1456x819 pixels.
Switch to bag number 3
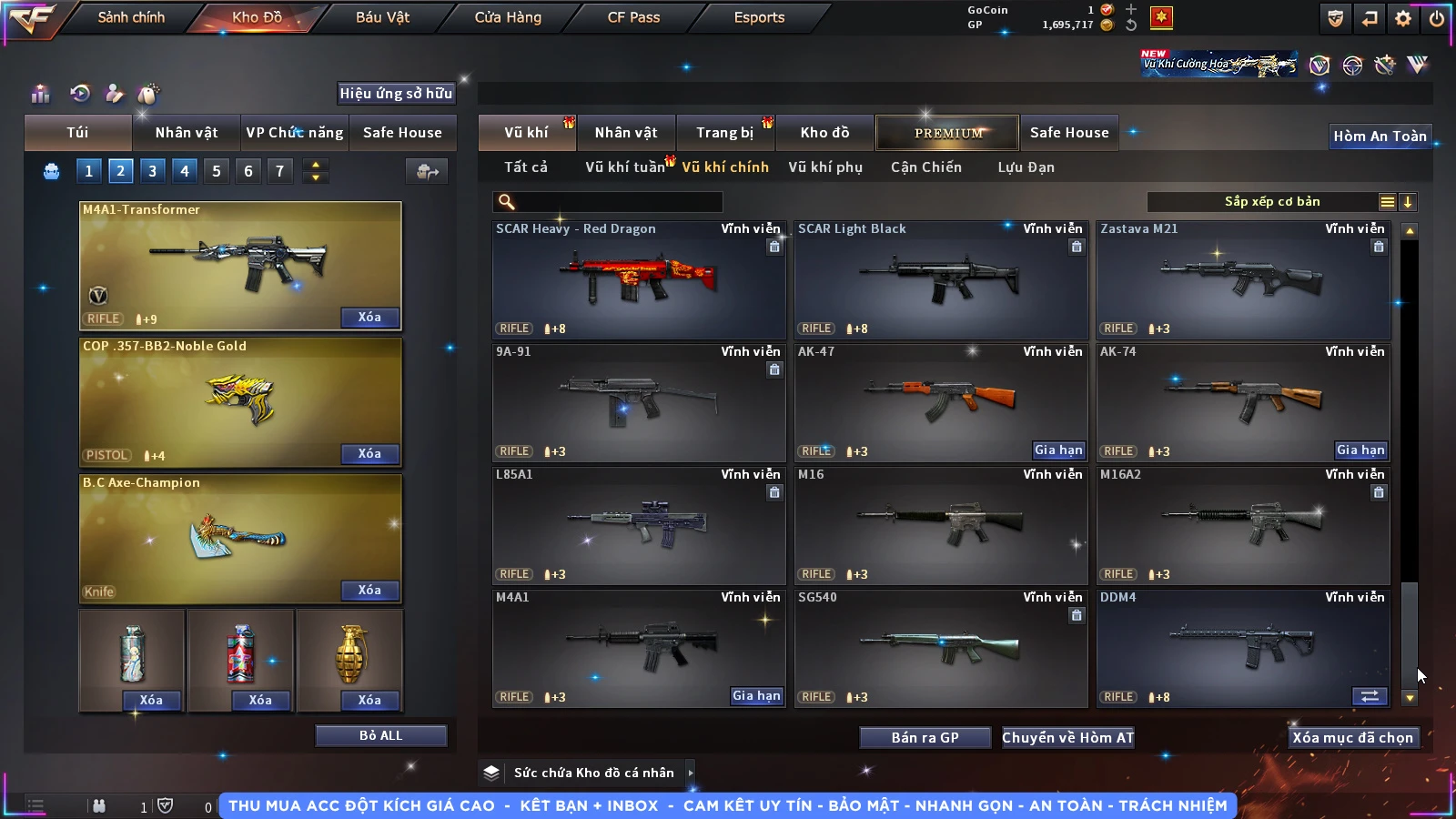[152, 171]
